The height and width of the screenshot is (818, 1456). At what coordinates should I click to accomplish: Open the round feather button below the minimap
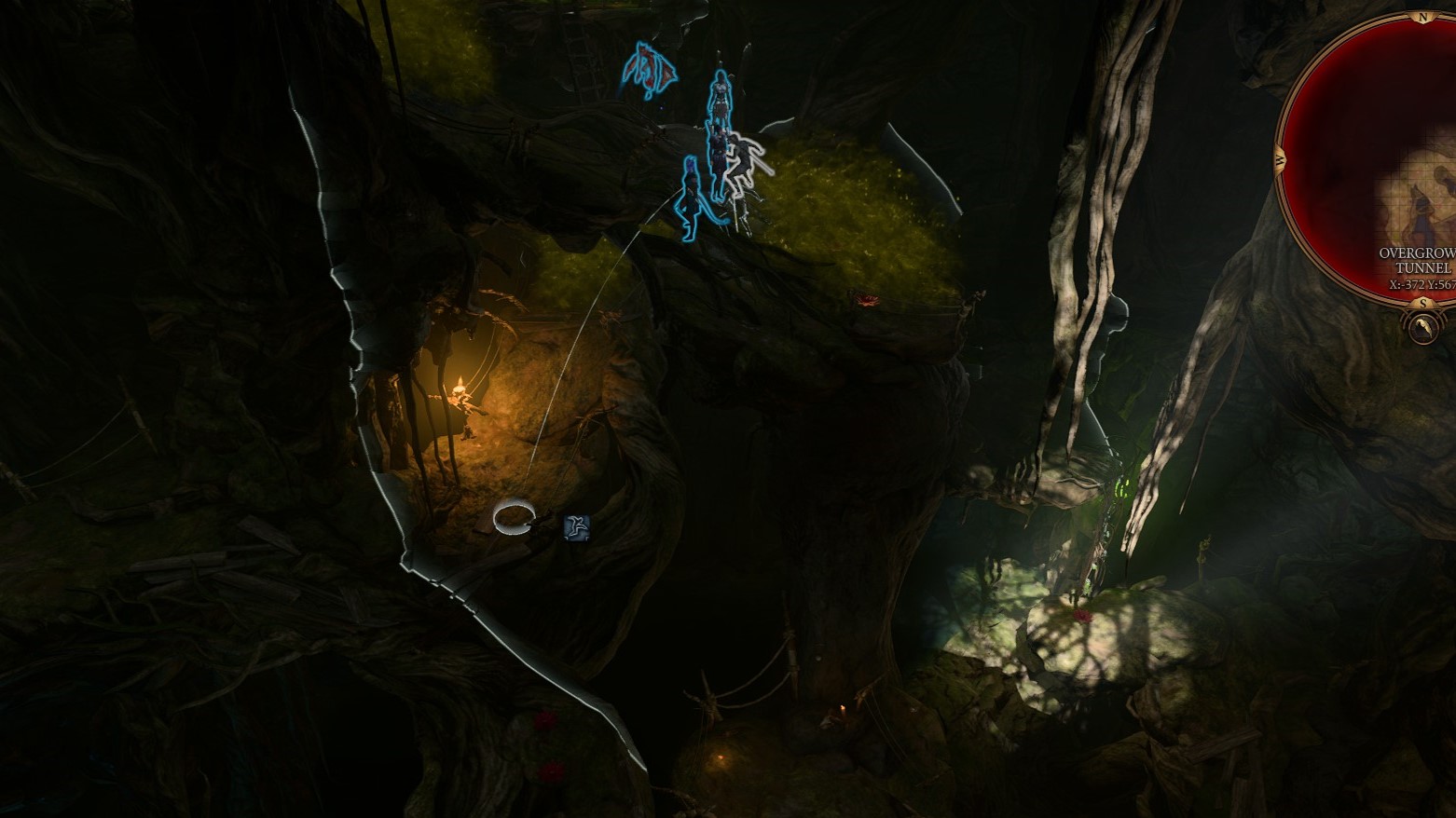click(x=1423, y=327)
